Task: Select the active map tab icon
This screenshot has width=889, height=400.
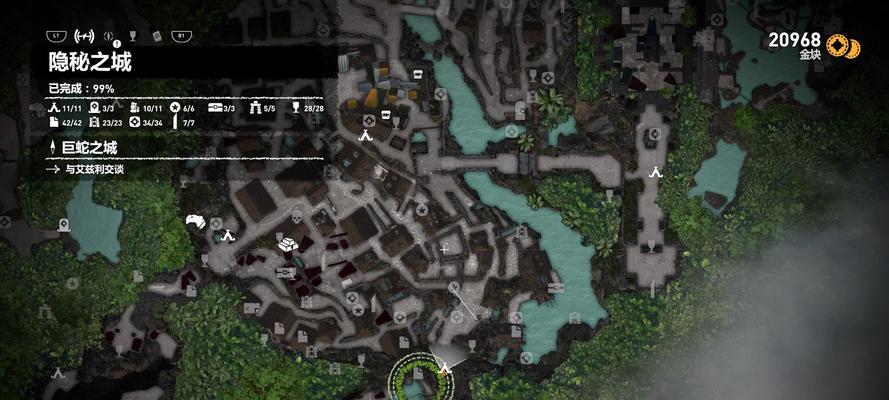Action: pos(85,36)
